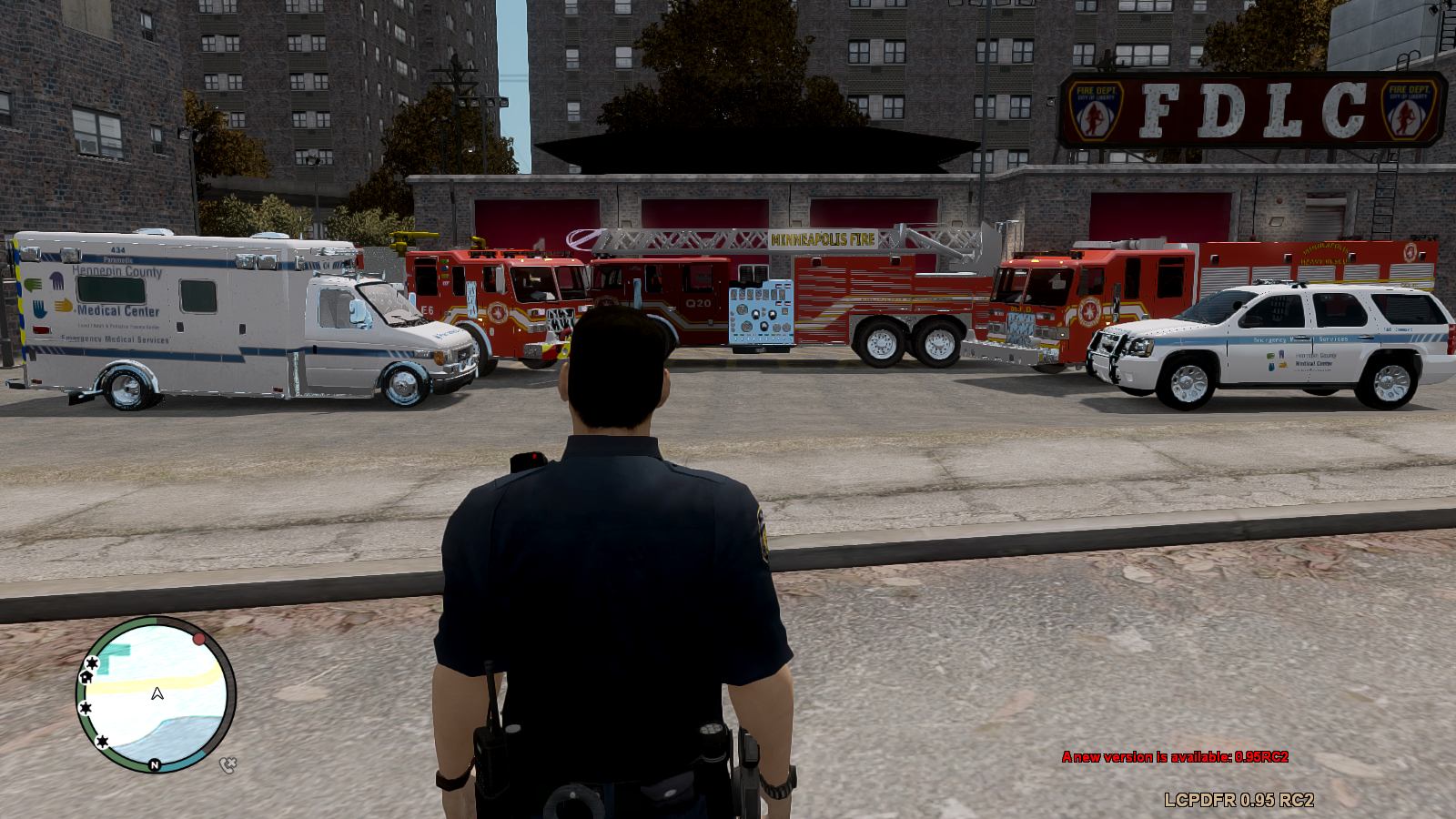Click the phone unavailable icon beside the minimap
Screen dimensions: 1456x819
pyautogui.click(x=227, y=765)
